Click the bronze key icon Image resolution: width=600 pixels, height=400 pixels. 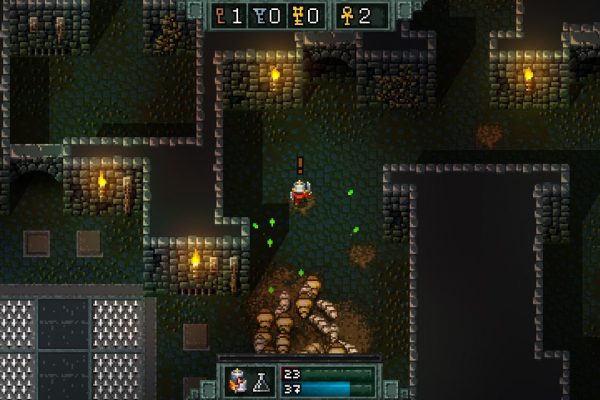[221, 15]
